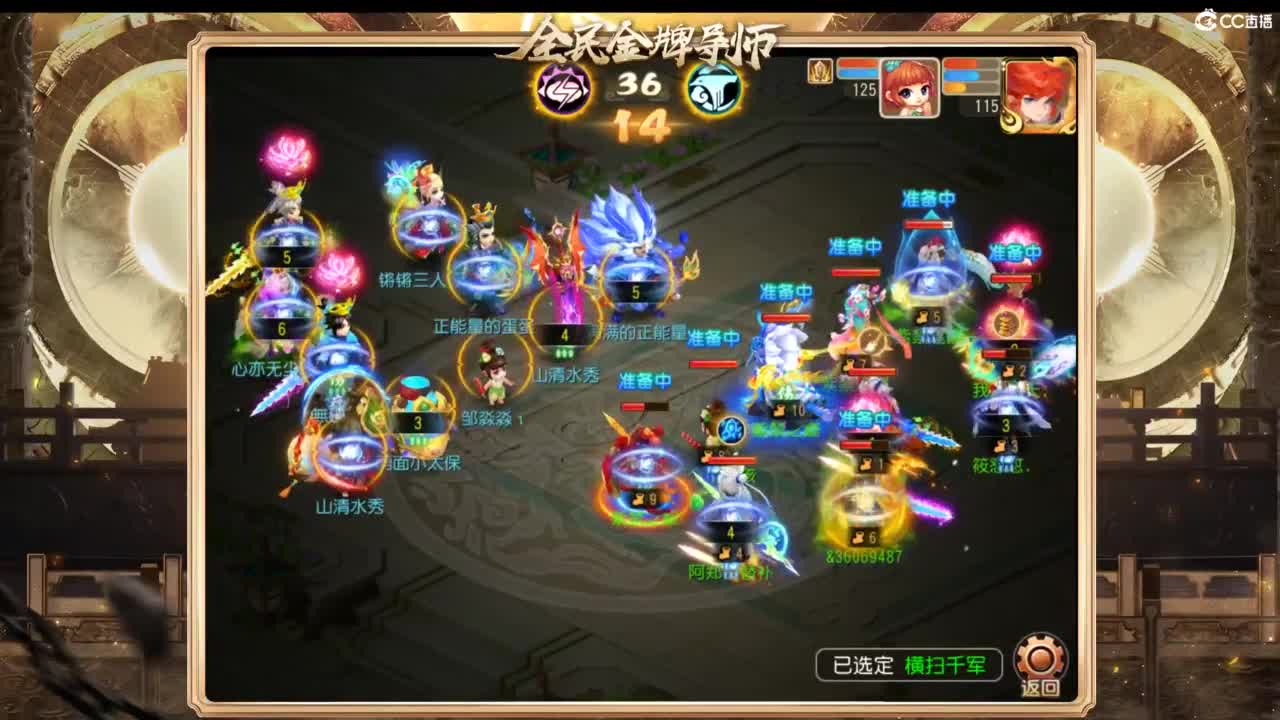Click the 返回 gear button
Screen dimensions: 1280x720
point(1039,660)
